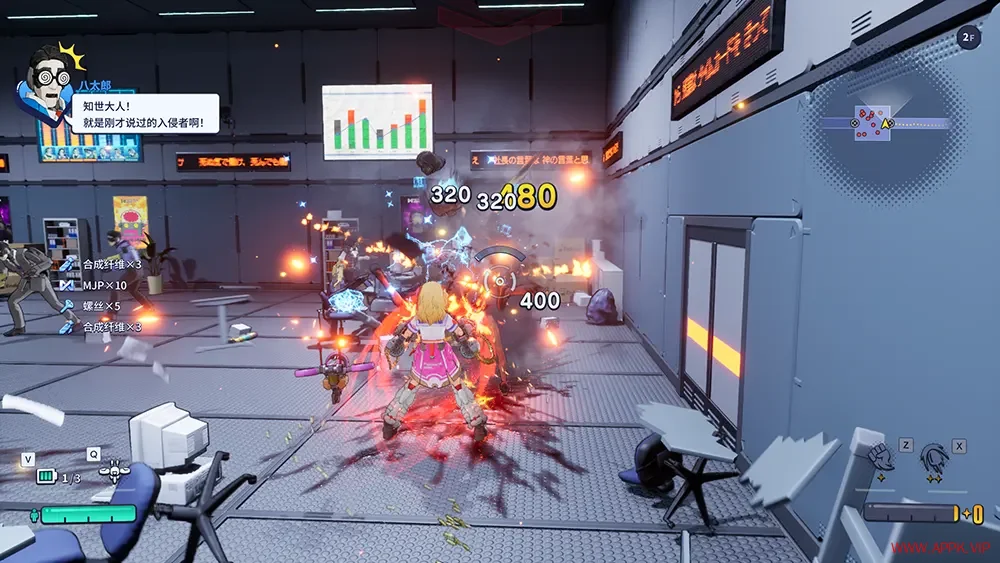The height and width of the screenshot is (563, 1000).
Task: Click the 2F floor indicator badge
Action: tap(967, 38)
